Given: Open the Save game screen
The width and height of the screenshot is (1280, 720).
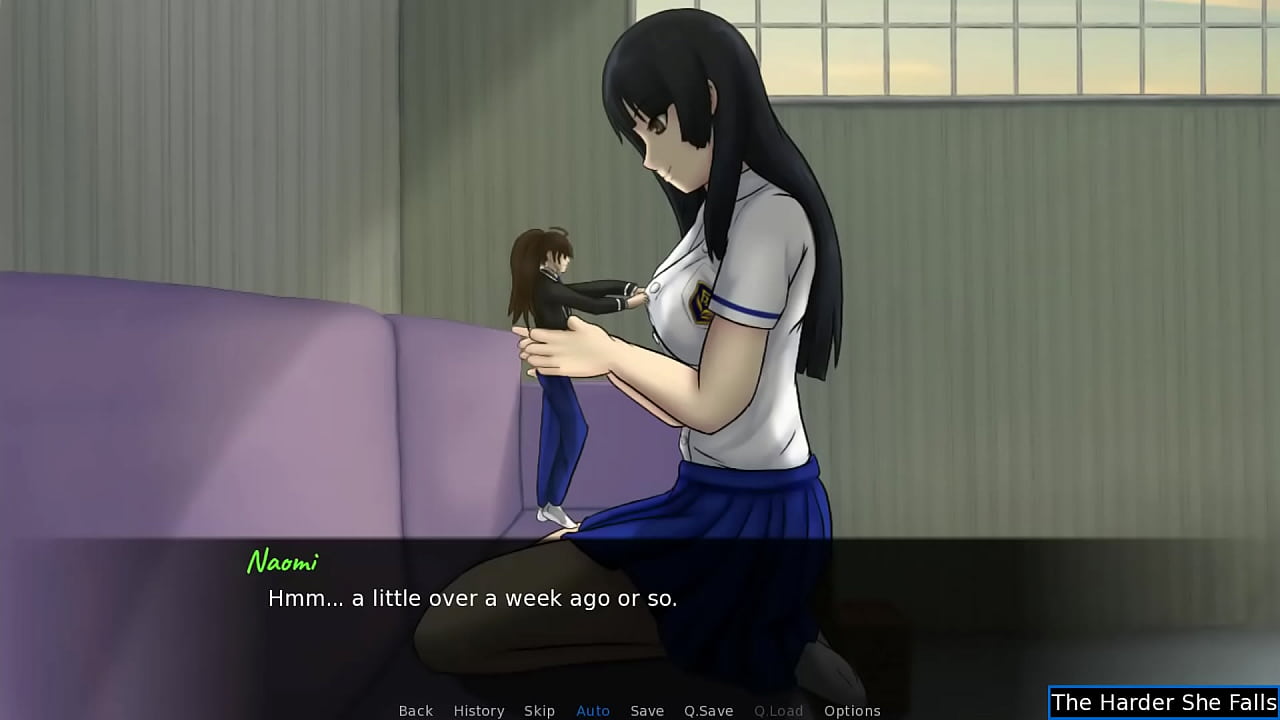Looking at the screenshot, I should click(x=647, y=711).
